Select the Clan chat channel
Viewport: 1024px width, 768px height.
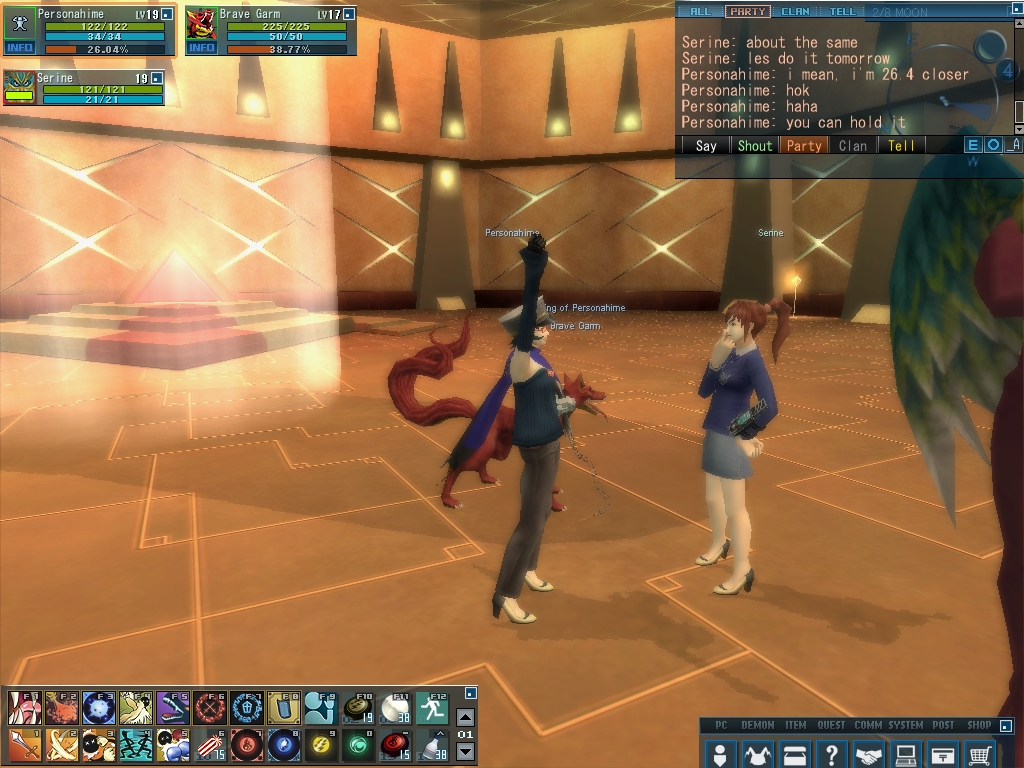point(853,145)
